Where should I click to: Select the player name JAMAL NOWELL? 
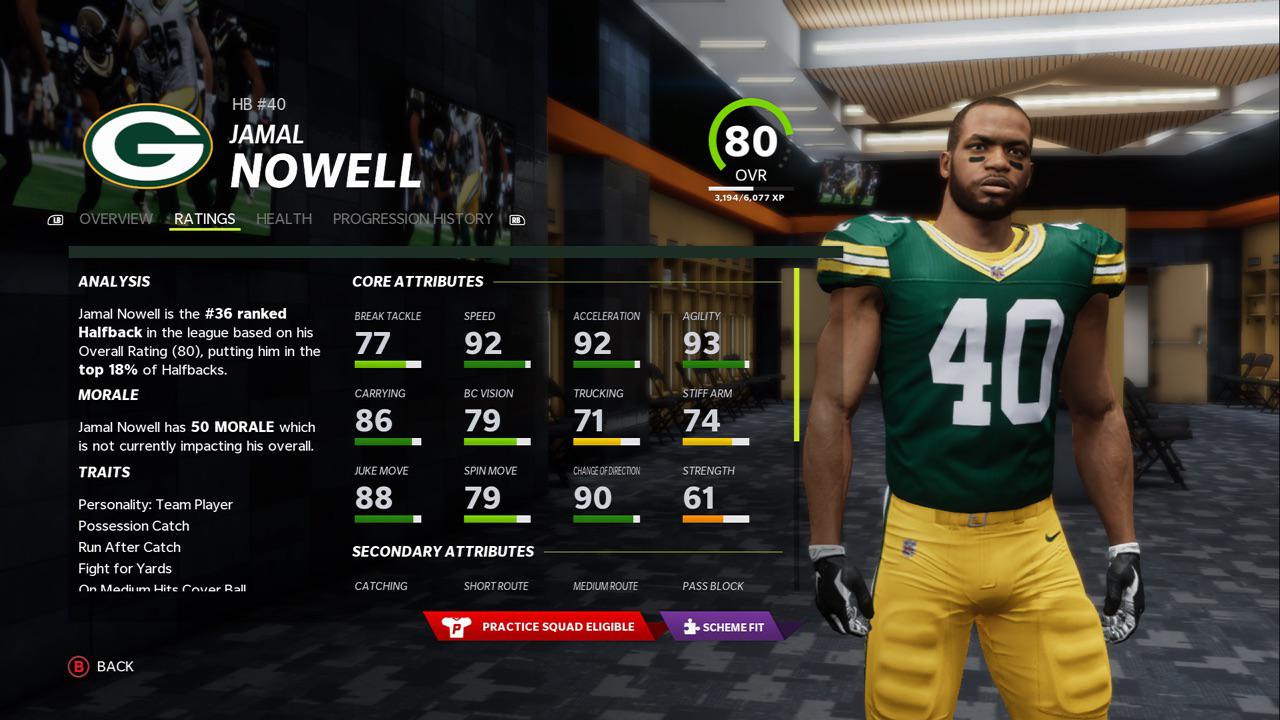click(325, 172)
